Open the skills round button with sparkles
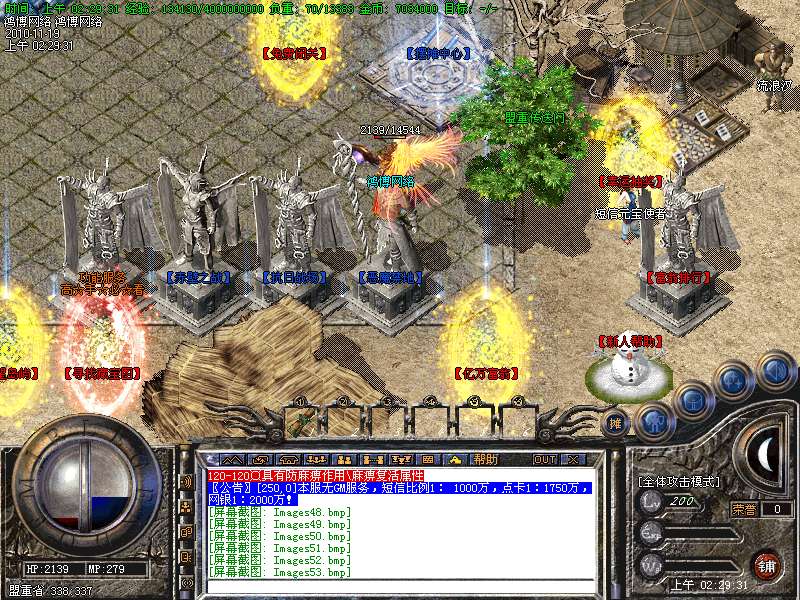Screen dimensions: 800x600 [734, 381]
